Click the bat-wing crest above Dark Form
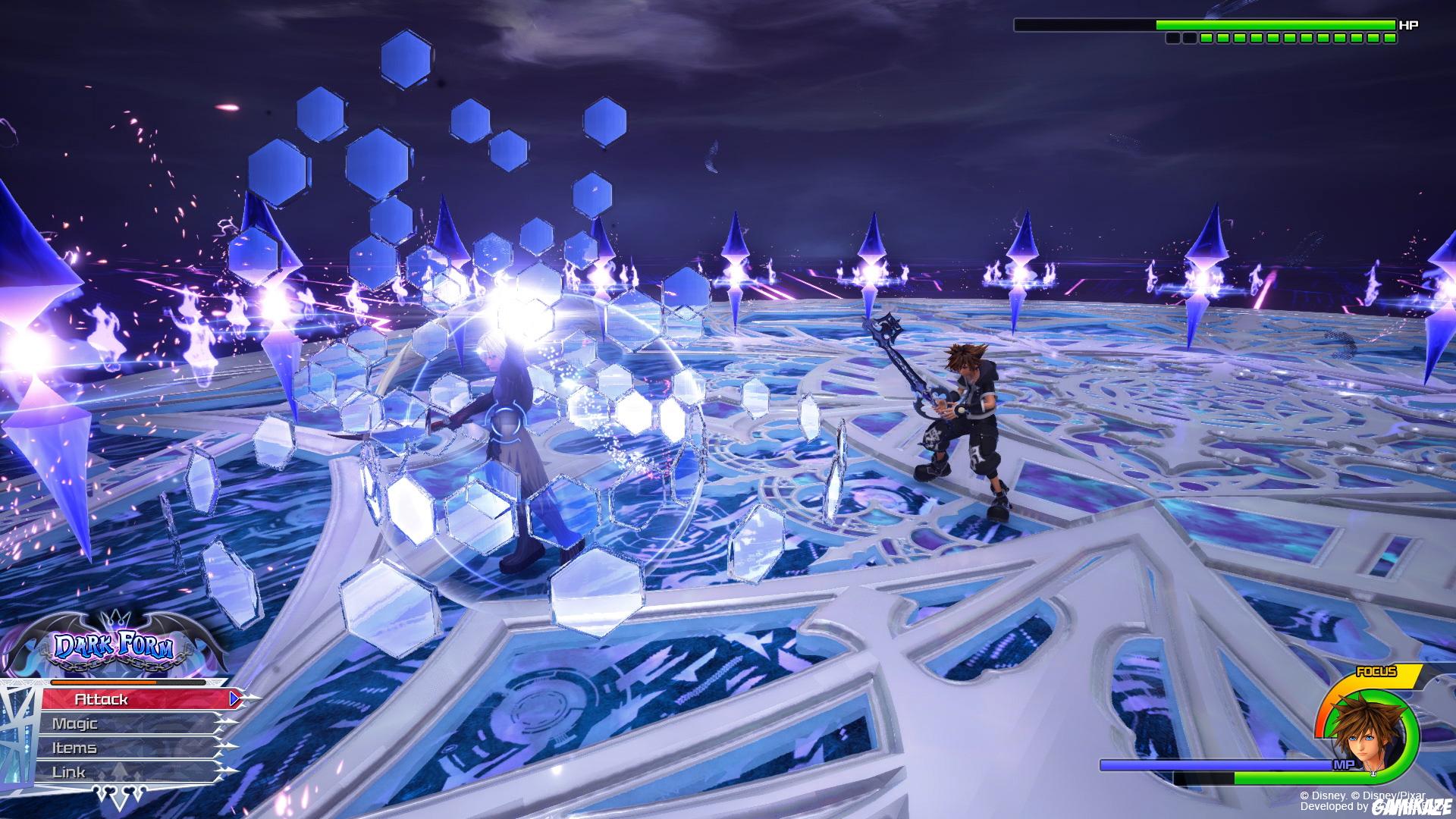1456x819 pixels. coord(112,623)
